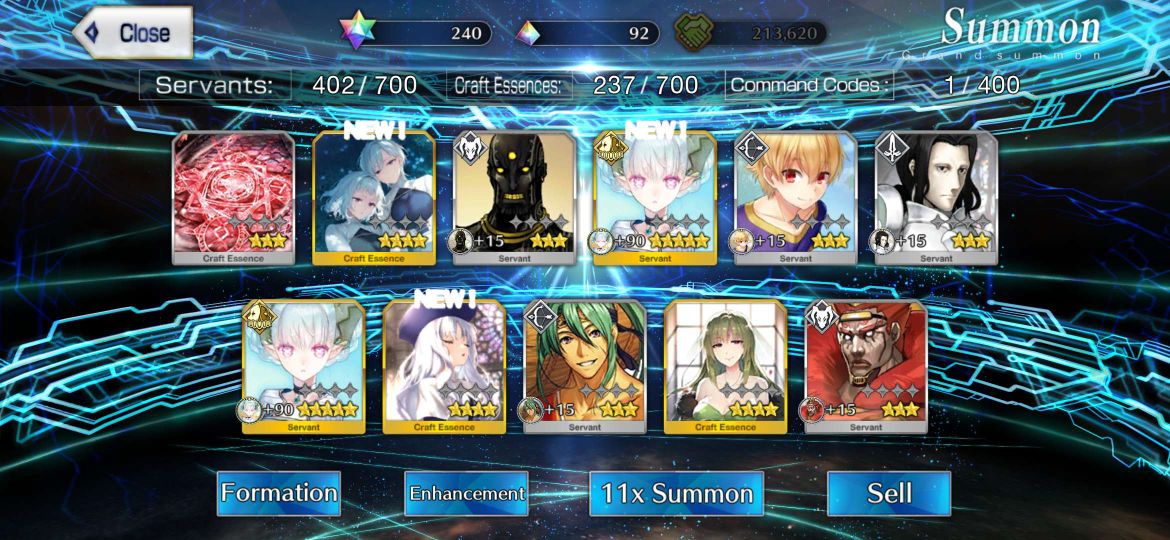Choose the blonde red-eyed Servant card

coord(795,197)
